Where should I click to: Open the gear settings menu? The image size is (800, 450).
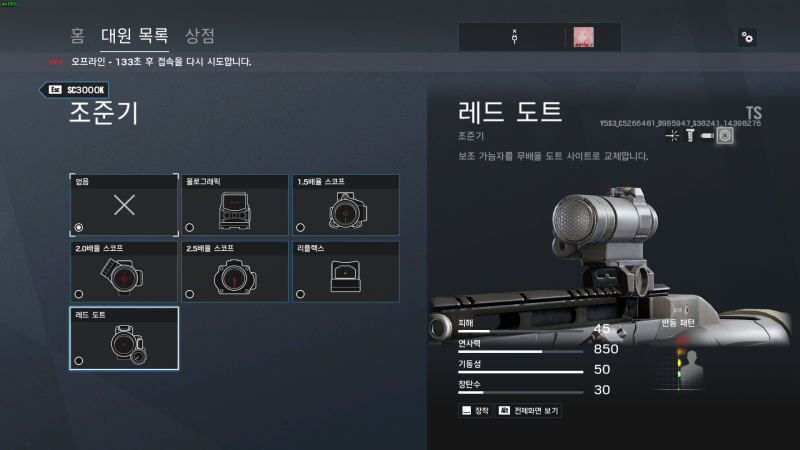pyautogui.click(x=747, y=37)
